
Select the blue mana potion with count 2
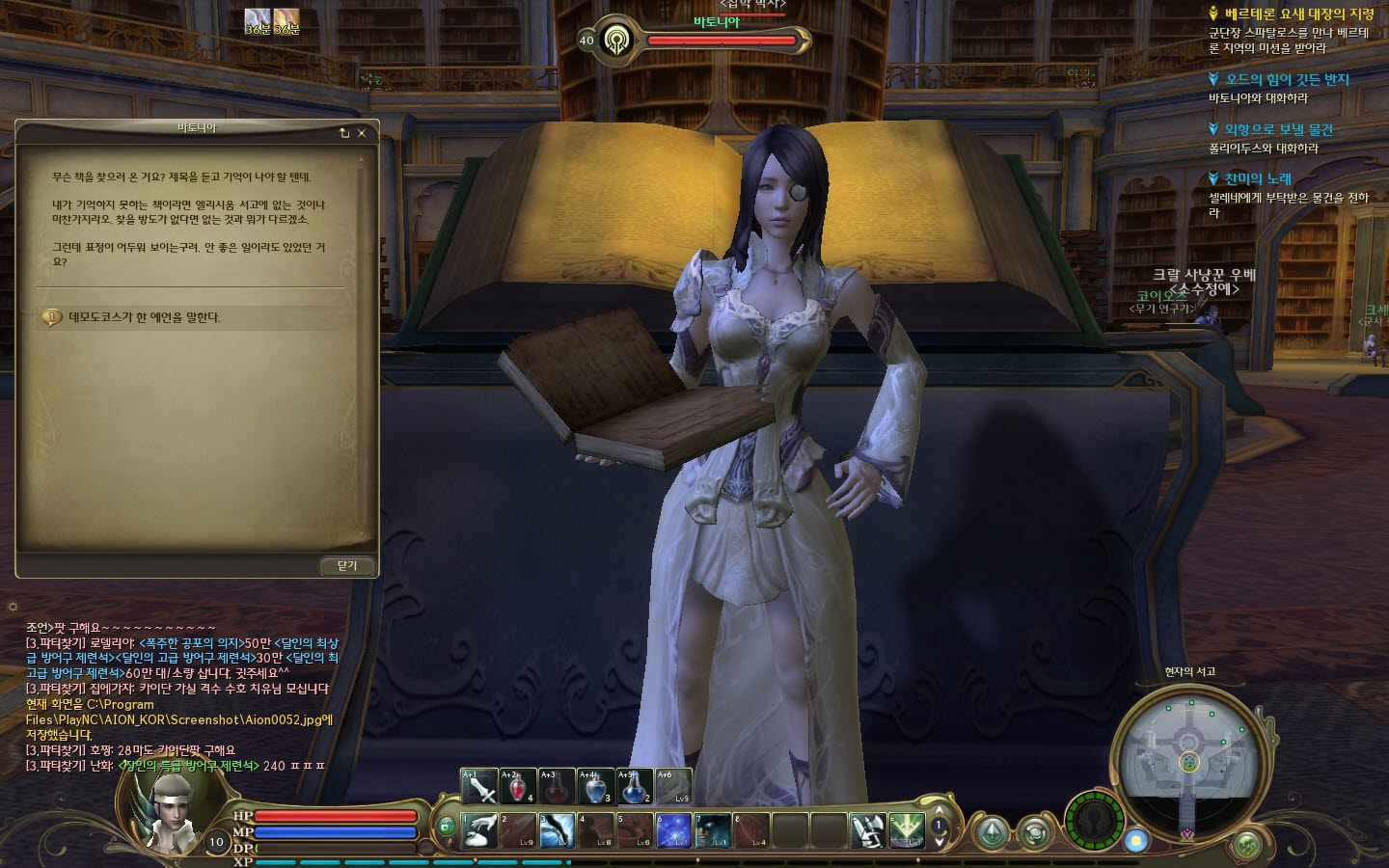(x=634, y=787)
